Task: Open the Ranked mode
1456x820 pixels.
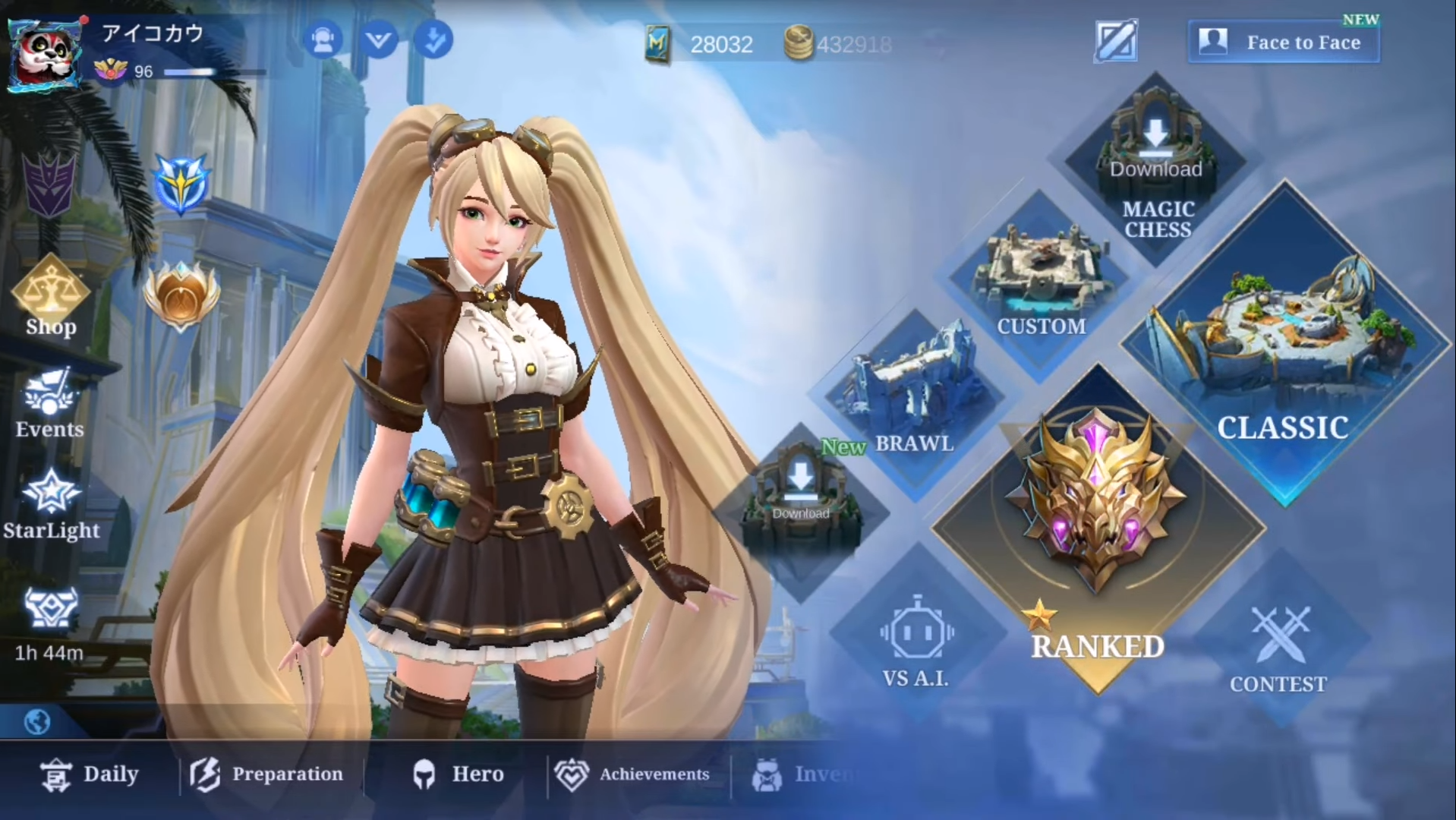Action: 1097,531
